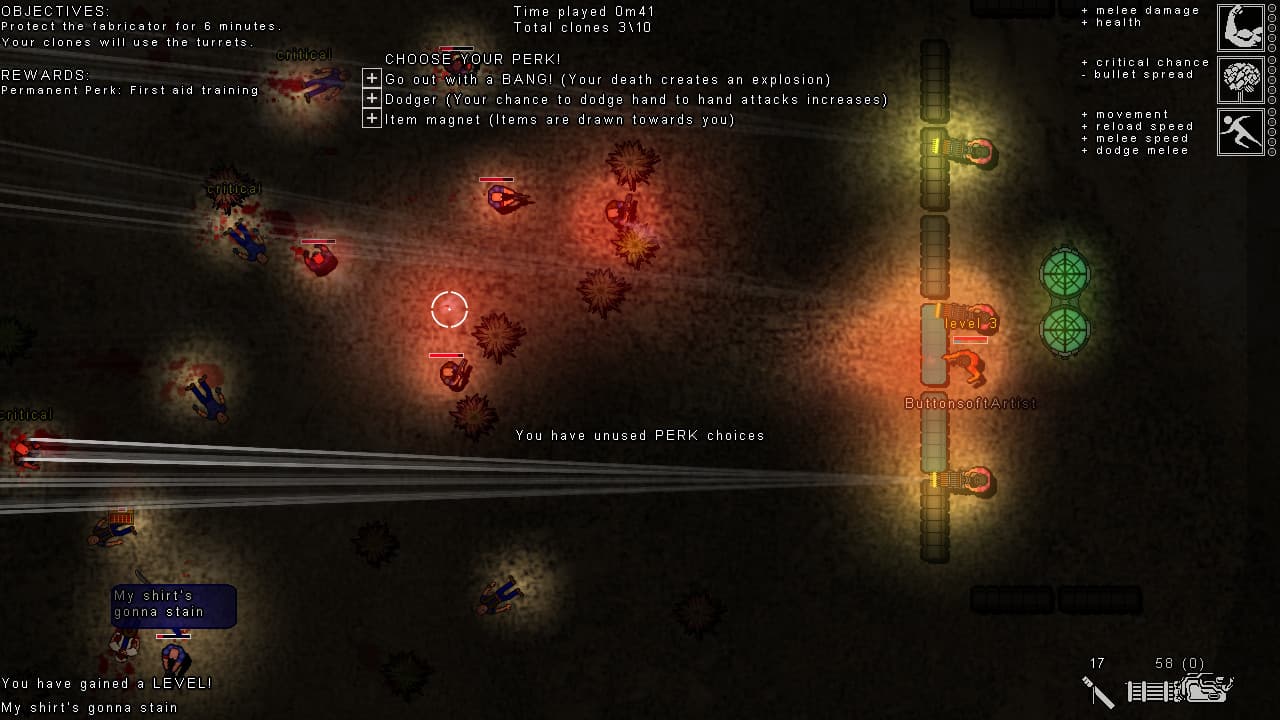Choose the running figure agility attribute icon
The height and width of the screenshot is (720, 1280).
(x=1241, y=132)
